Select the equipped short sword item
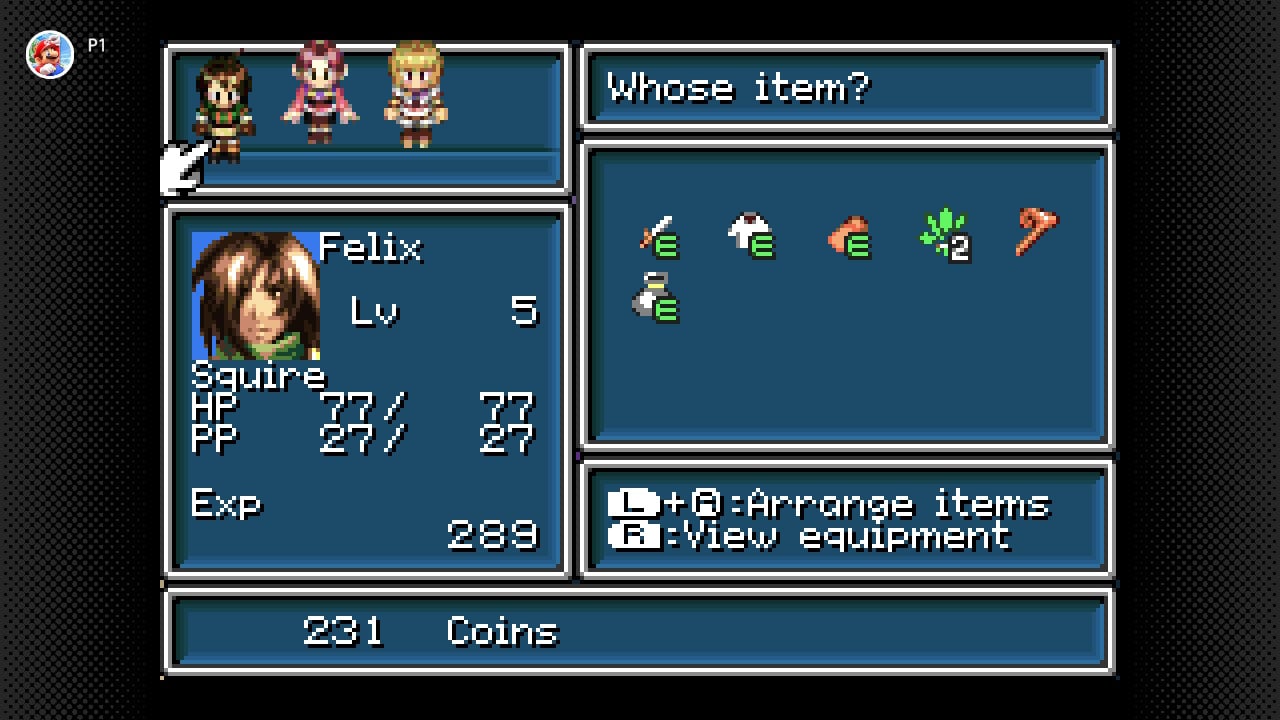Screen dimensions: 1280x720 click(658, 236)
